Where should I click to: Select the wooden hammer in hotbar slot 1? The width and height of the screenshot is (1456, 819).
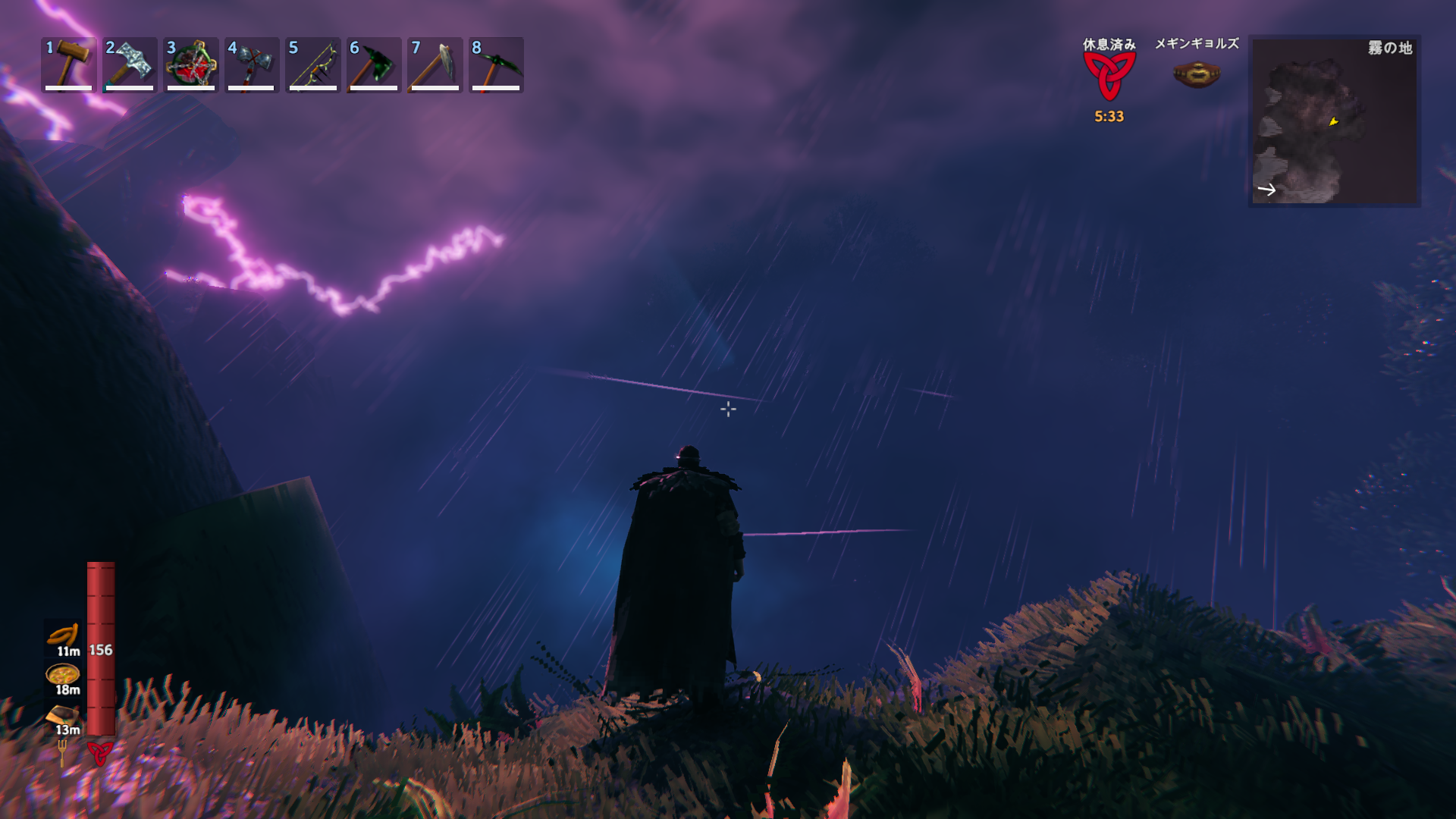[69, 64]
